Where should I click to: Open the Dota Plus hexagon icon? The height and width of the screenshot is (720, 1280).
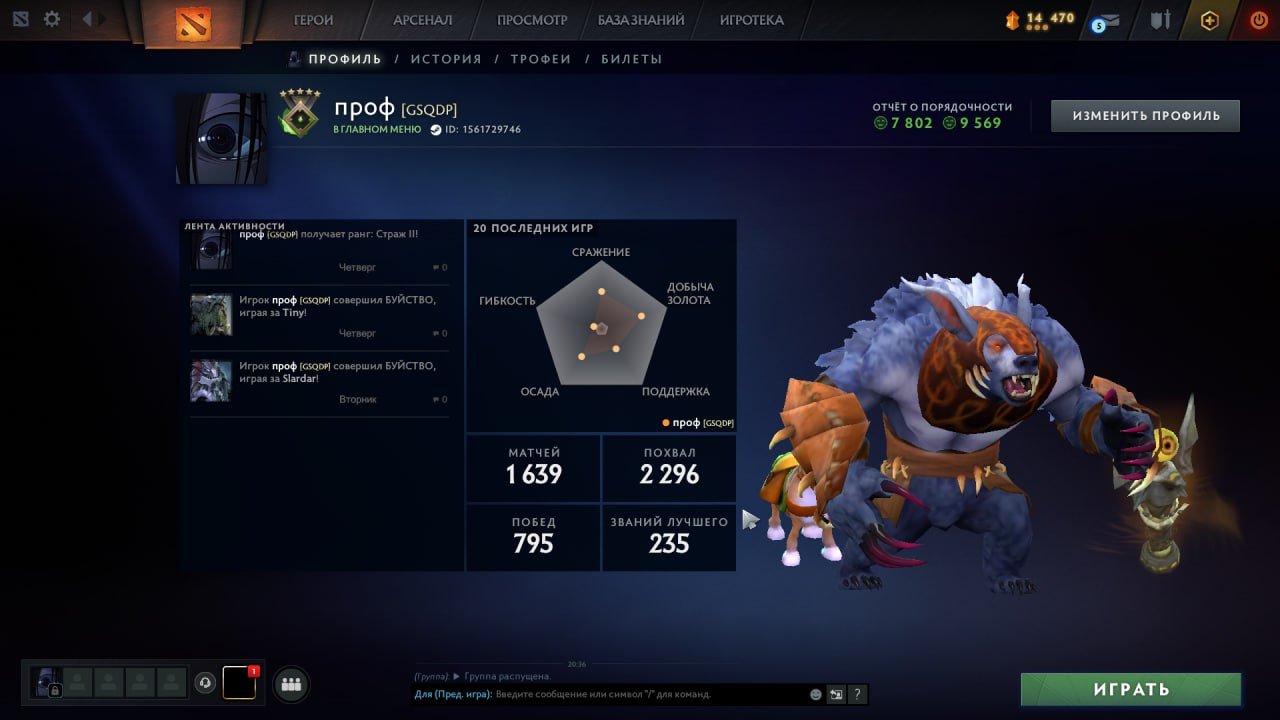(1210, 20)
